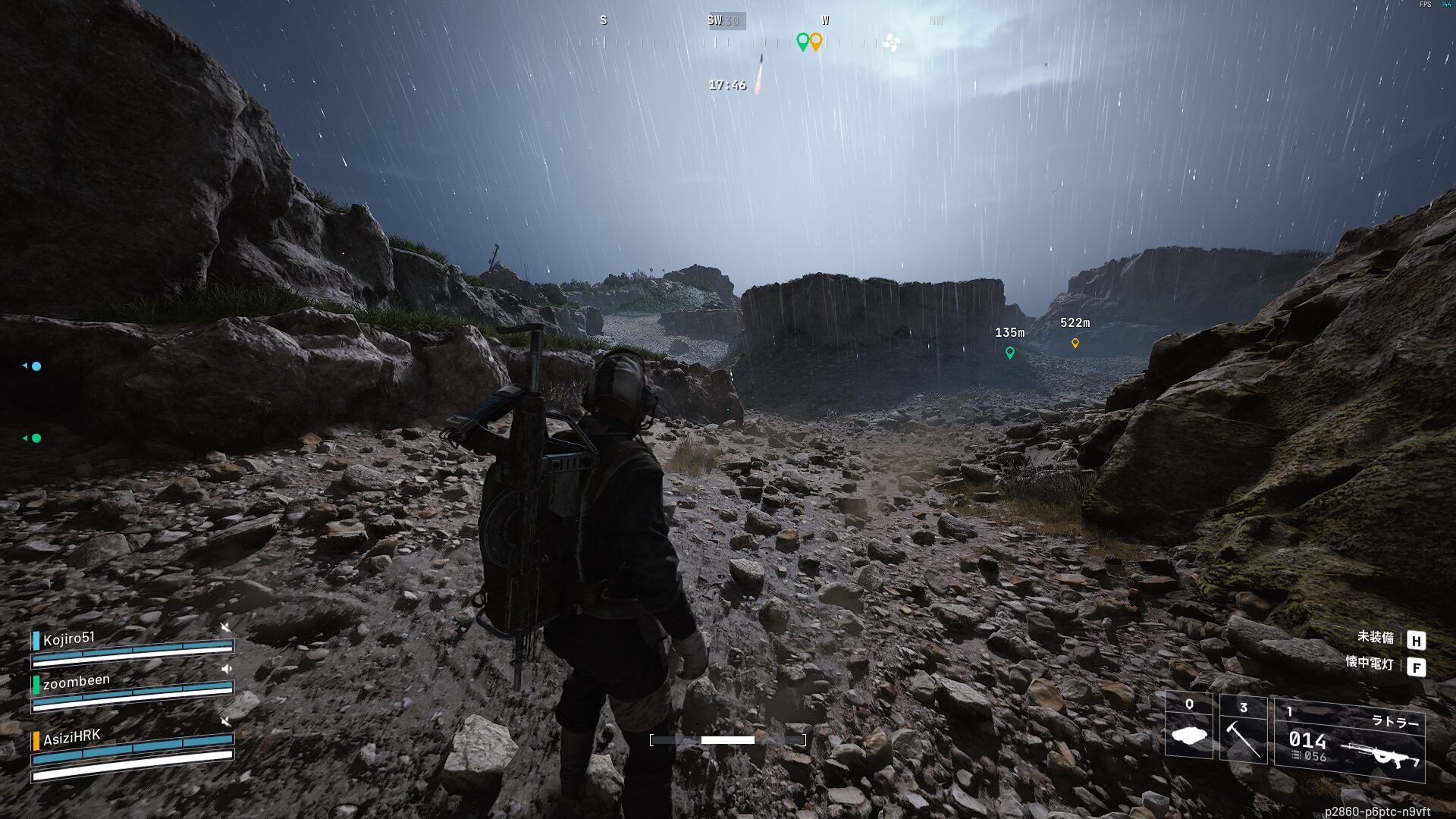Select squad member zoombeen

(x=76, y=681)
